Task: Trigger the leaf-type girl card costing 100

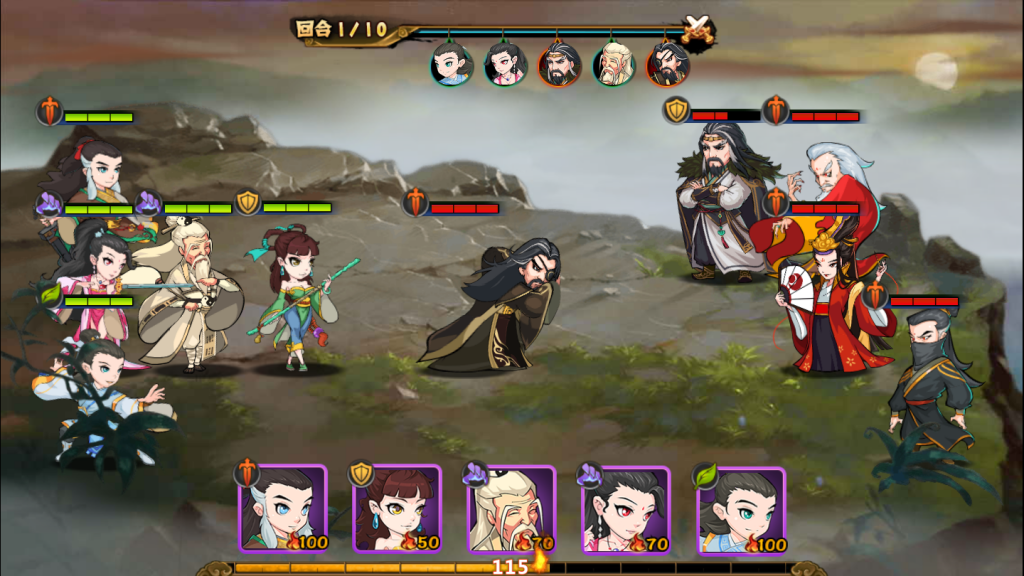Action: point(741,509)
